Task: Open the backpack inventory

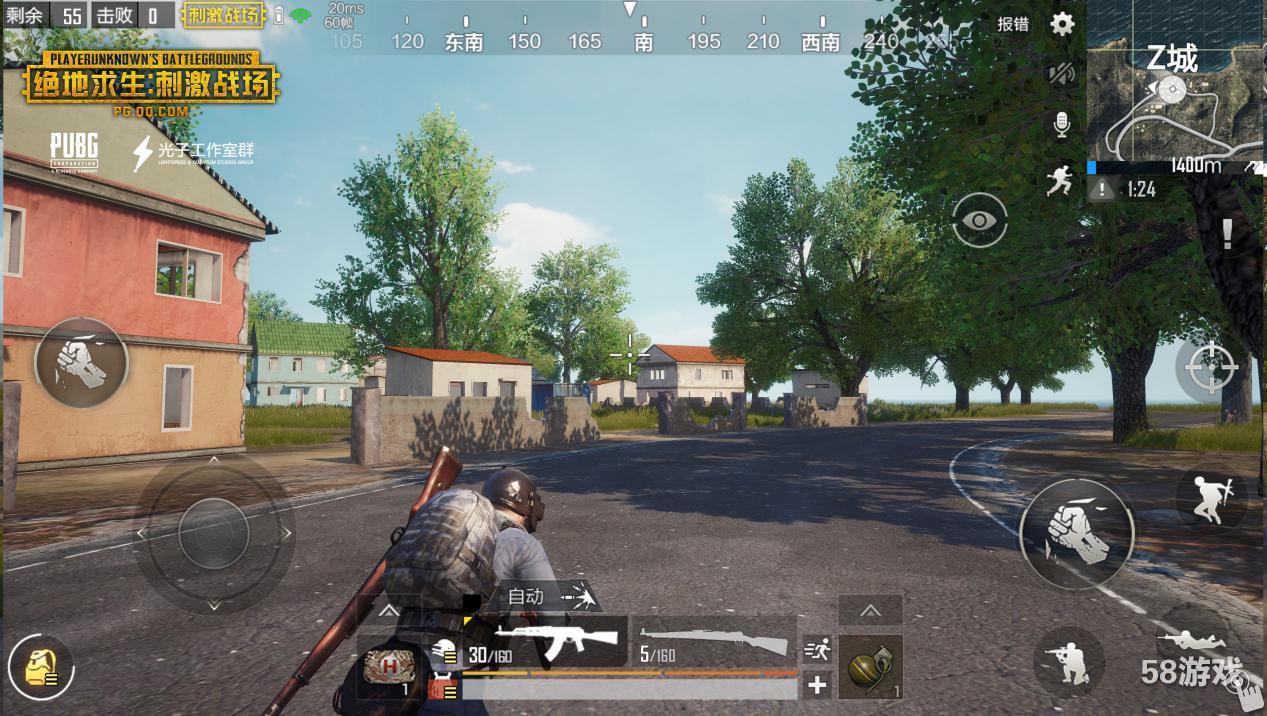Action: (x=41, y=667)
